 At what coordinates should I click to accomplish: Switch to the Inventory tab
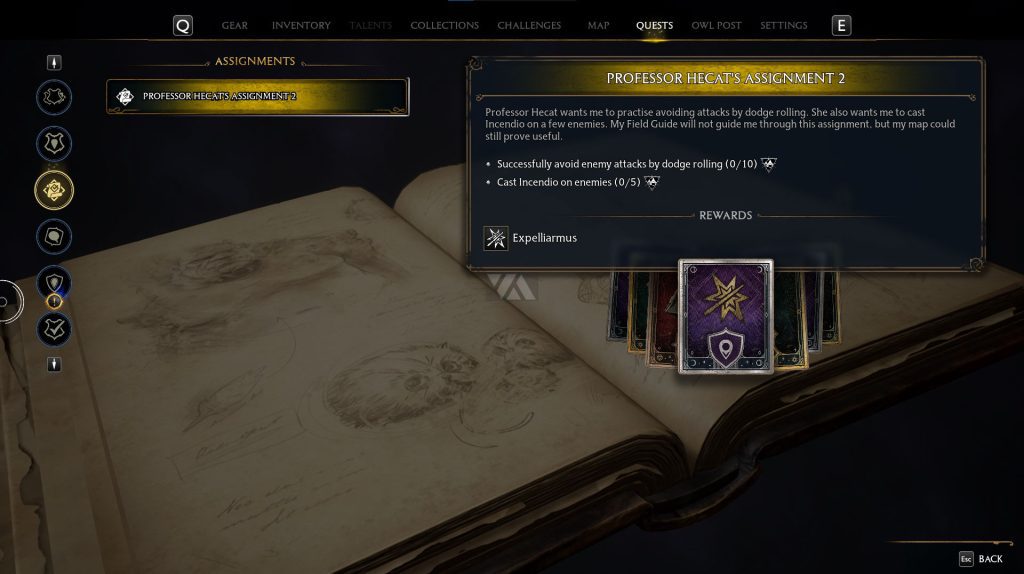pyautogui.click(x=301, y=25)
